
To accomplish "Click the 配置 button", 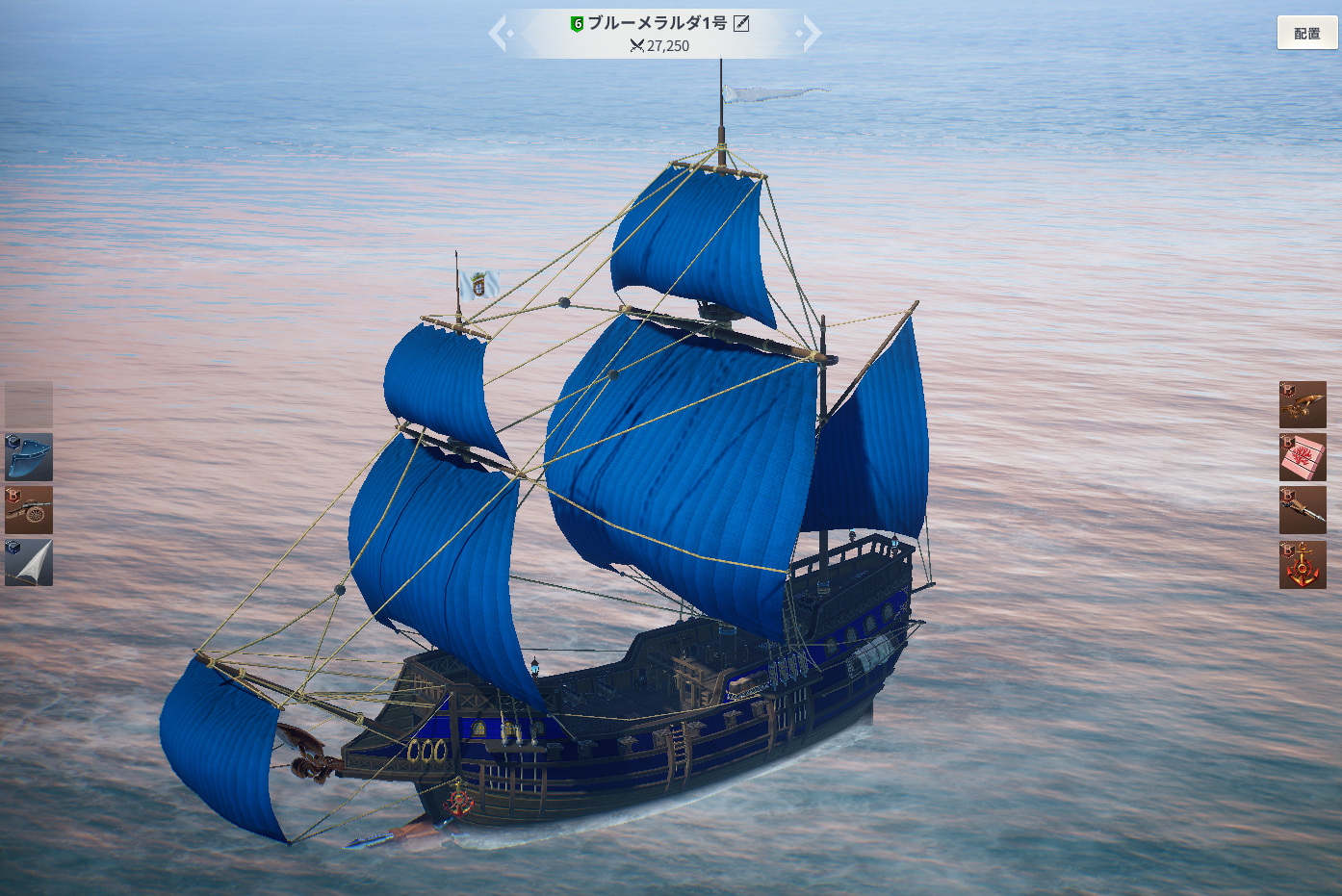I will tap(1306, 34).
